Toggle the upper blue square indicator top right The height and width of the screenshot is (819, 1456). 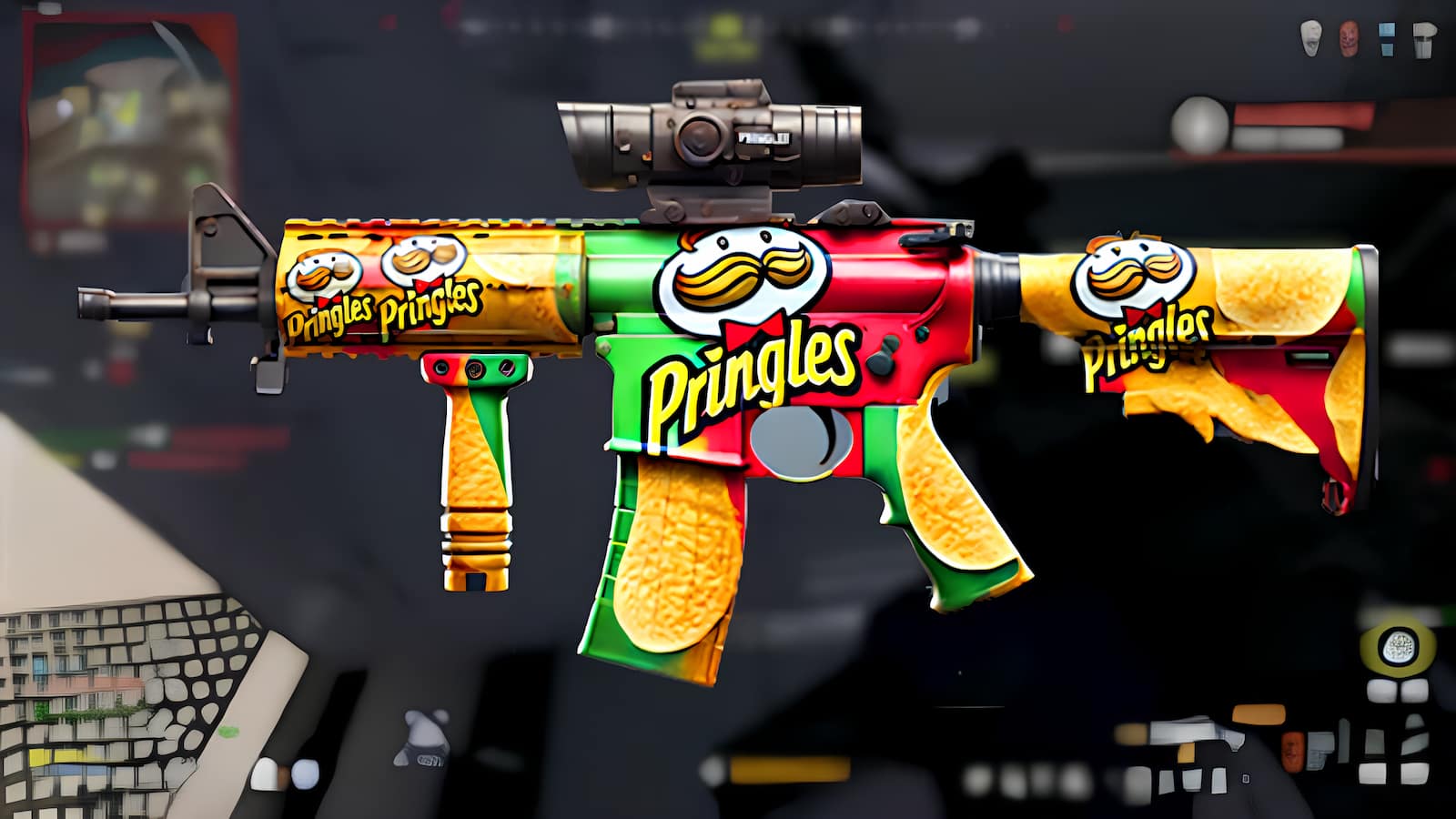pos(1386,28)
